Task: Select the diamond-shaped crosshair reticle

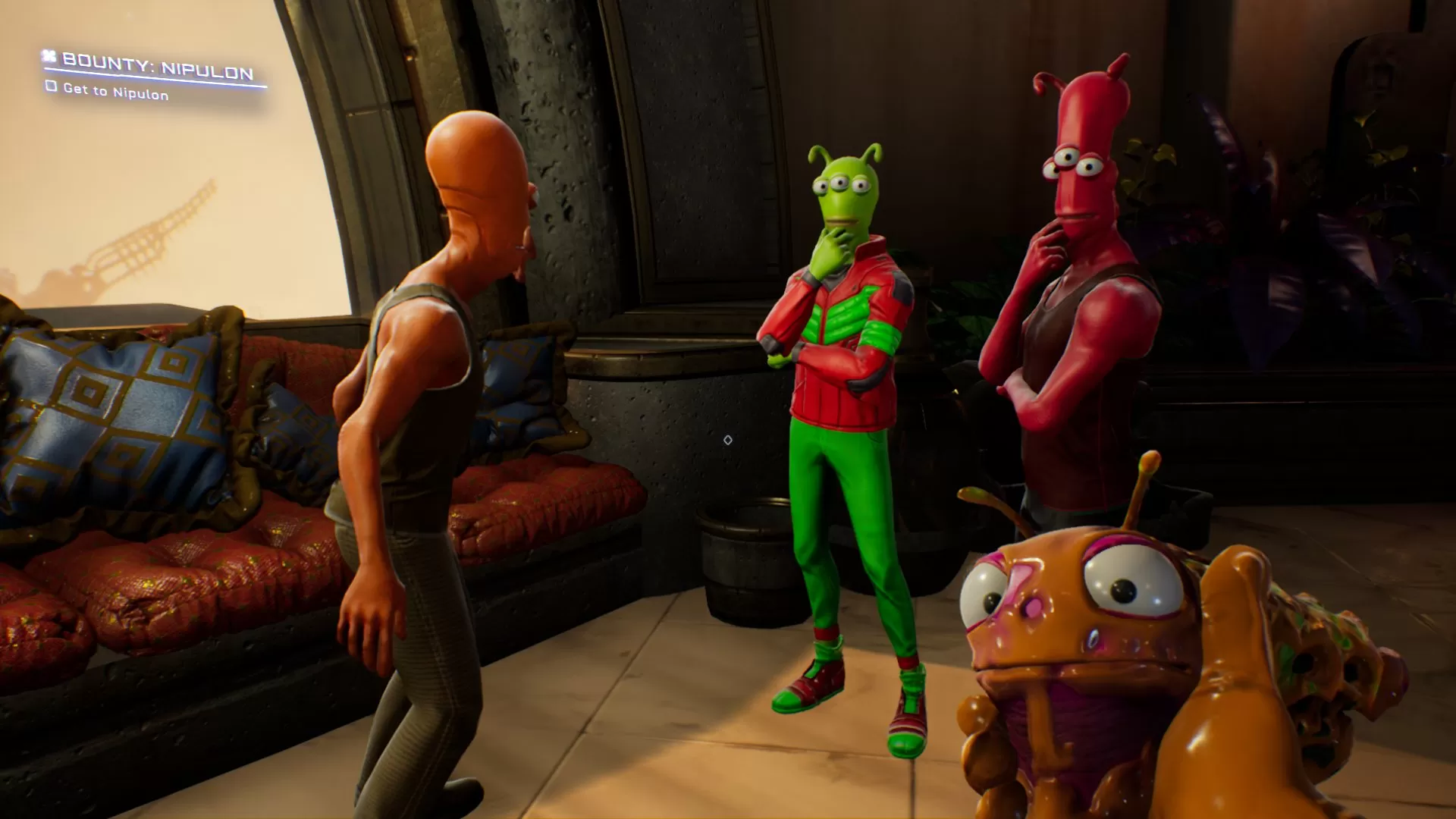Action: click(727, 438)
